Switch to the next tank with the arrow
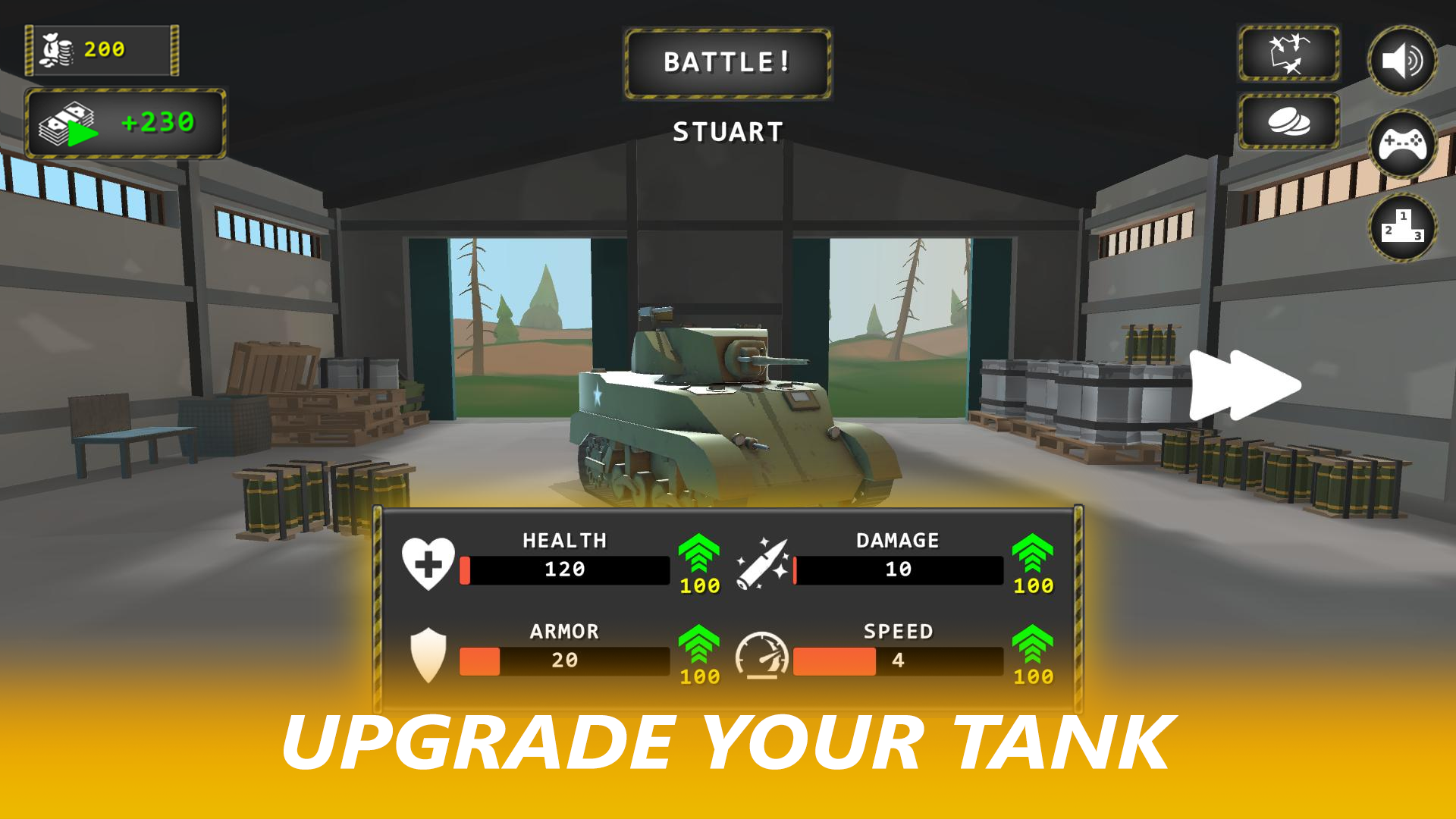 pyautogui.click(x=1246, y=385)
